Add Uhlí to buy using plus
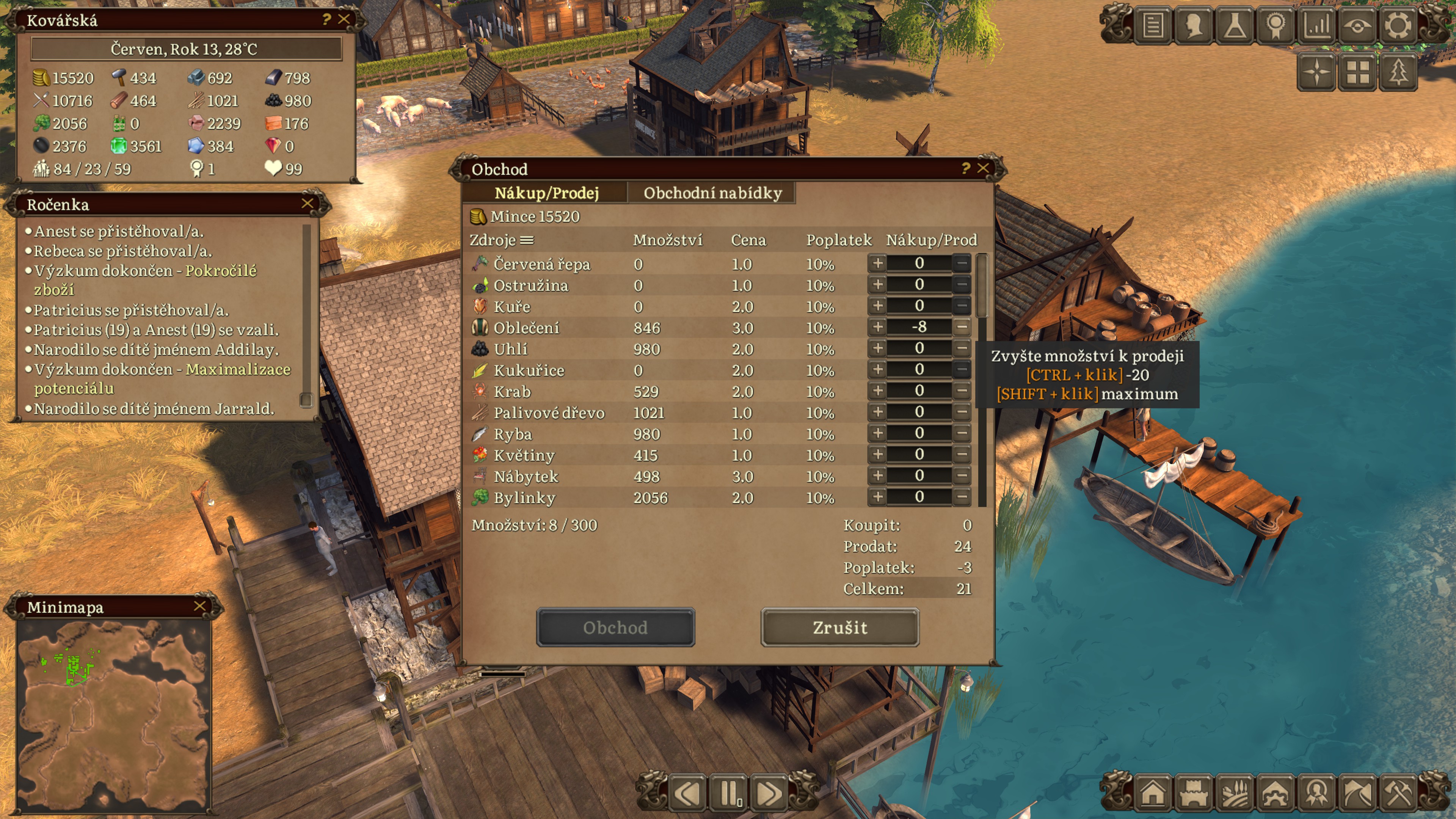Screen dimensions: 1456x819 [x=877, y=348]
